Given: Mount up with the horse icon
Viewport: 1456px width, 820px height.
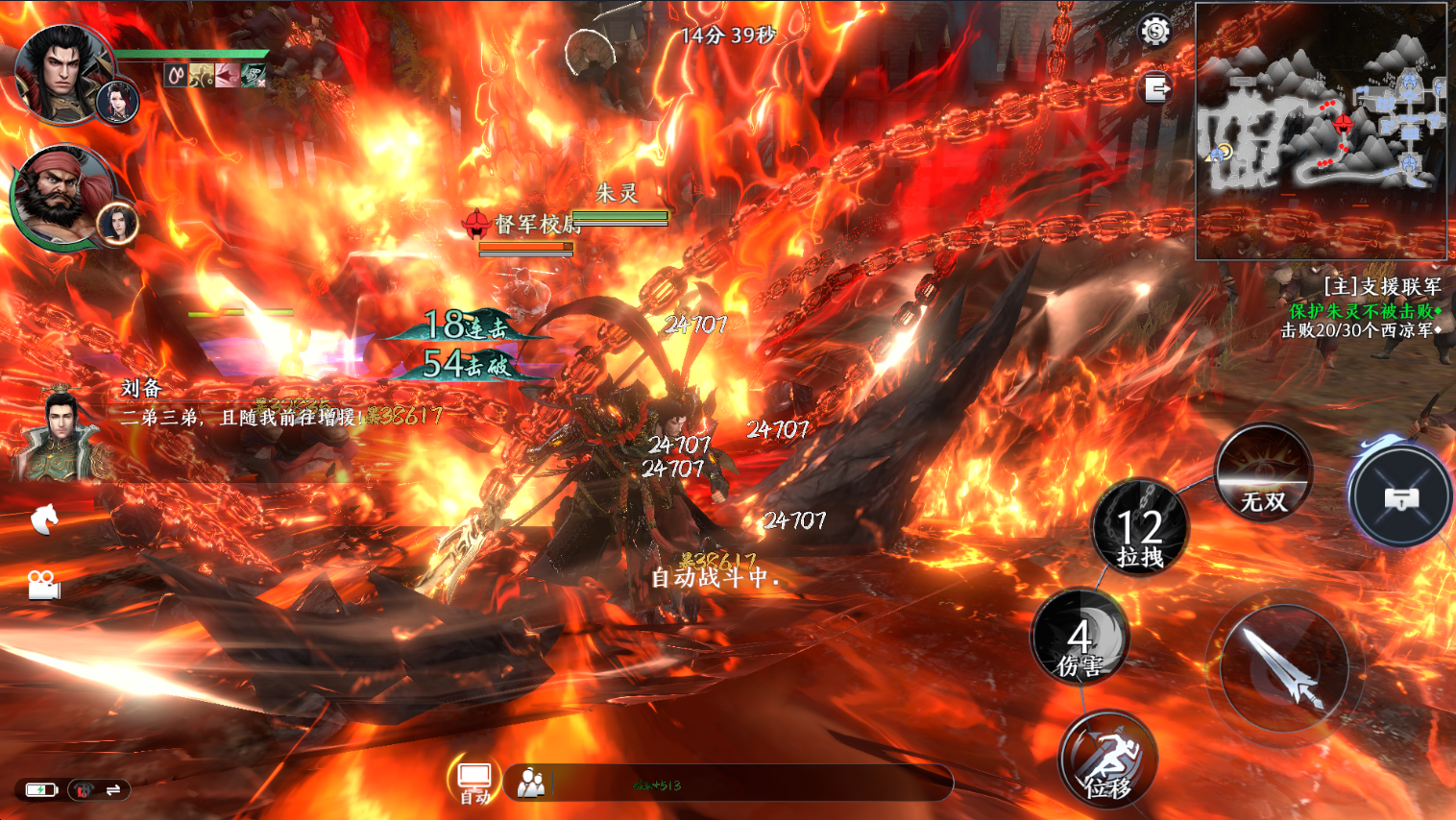Looking at the screenshot, I should pyautogui.click(x=44, y=519).
